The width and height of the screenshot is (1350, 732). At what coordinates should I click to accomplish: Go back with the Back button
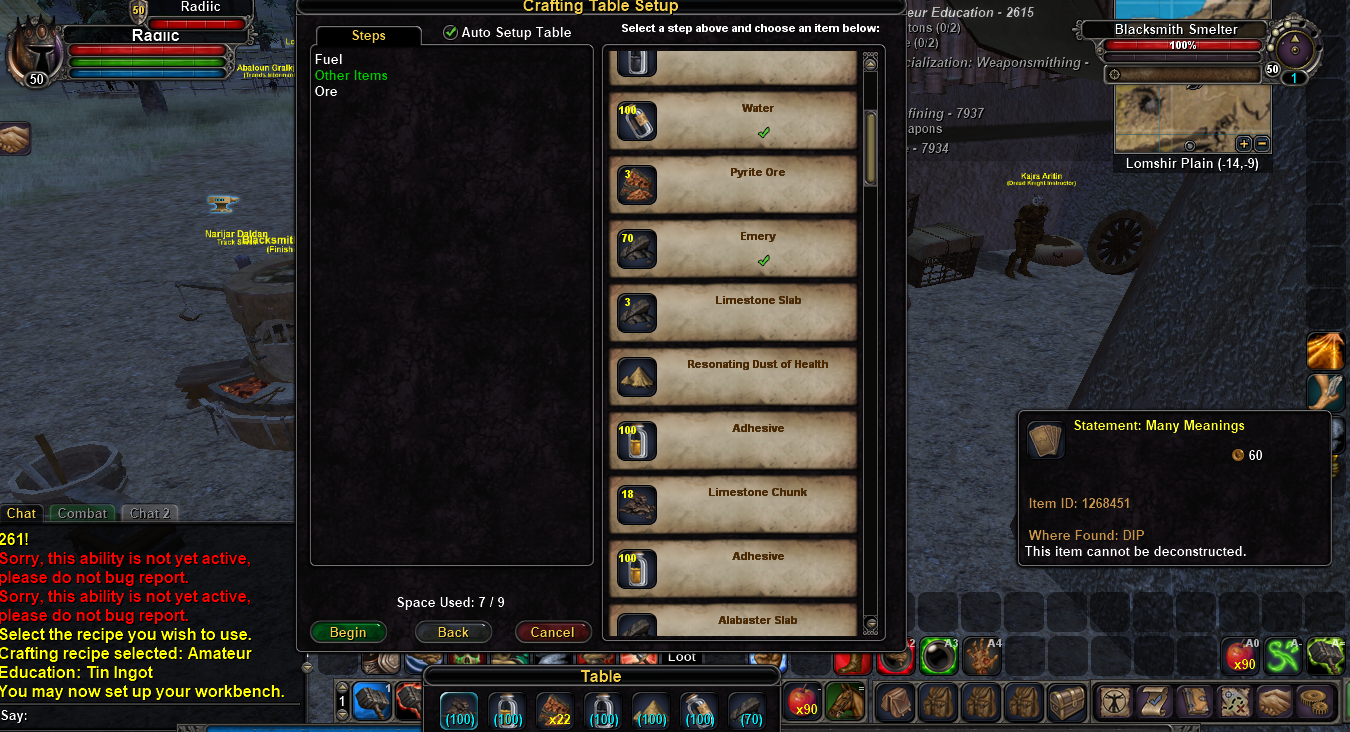(x=453, y=632)
